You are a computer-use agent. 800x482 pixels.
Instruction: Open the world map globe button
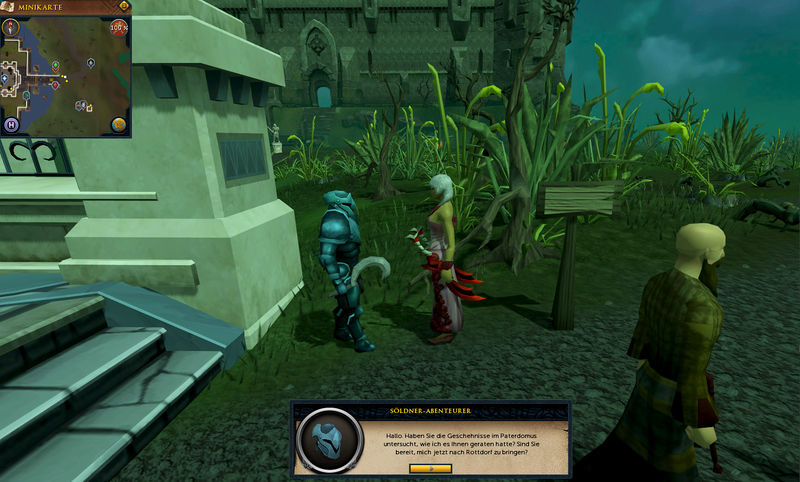coord(118,125)
